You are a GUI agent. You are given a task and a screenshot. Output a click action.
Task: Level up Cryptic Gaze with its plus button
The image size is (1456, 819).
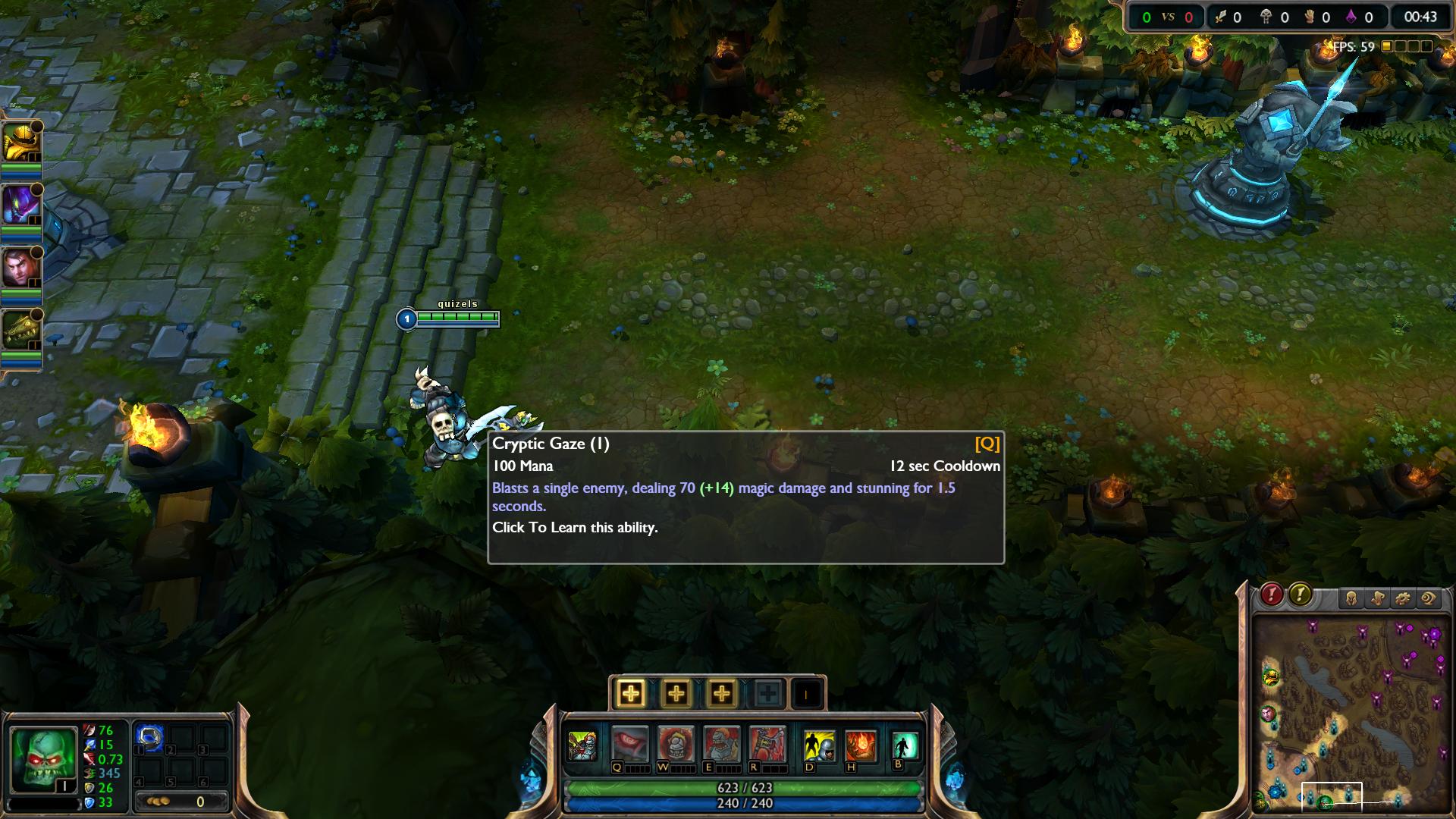click(631, 693)
